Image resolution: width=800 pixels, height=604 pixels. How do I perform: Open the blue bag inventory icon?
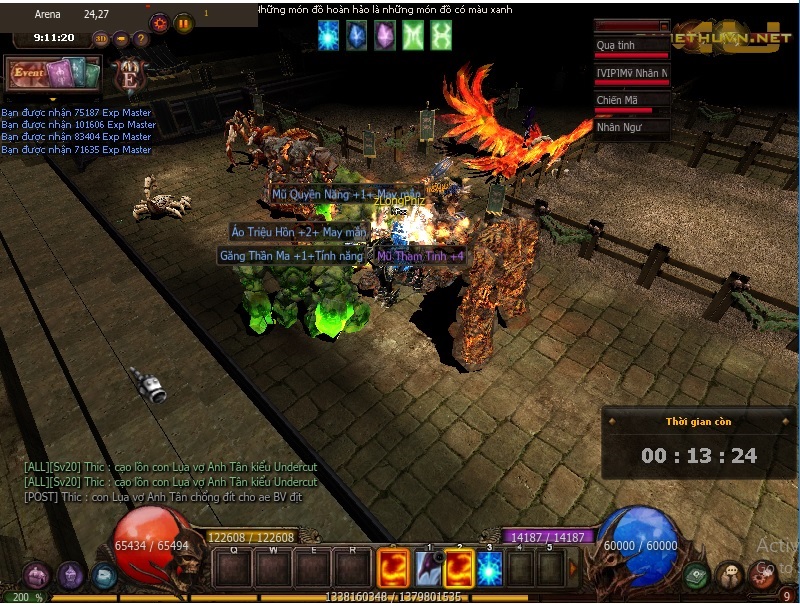(x=103, y=576)
